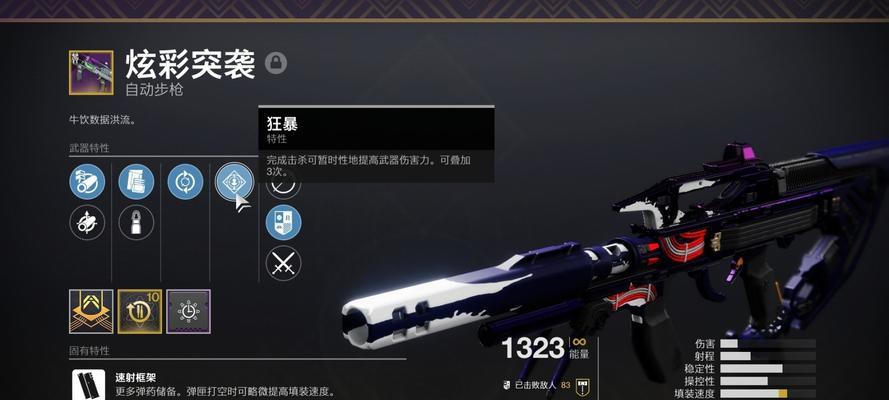Open the purple clock mod slot

click(188, 311)
